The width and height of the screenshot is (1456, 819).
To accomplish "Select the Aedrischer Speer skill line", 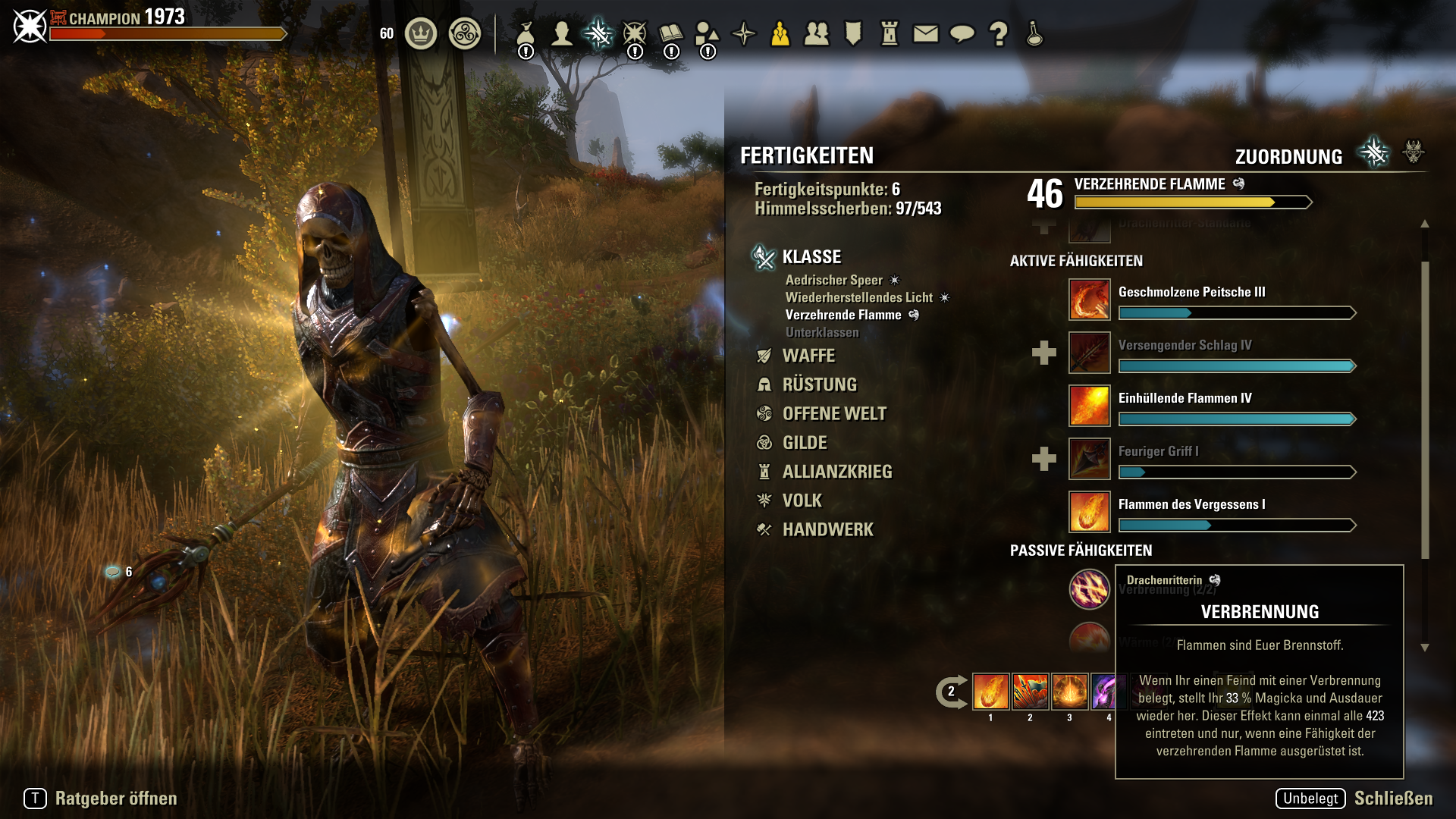I will 834,280.
